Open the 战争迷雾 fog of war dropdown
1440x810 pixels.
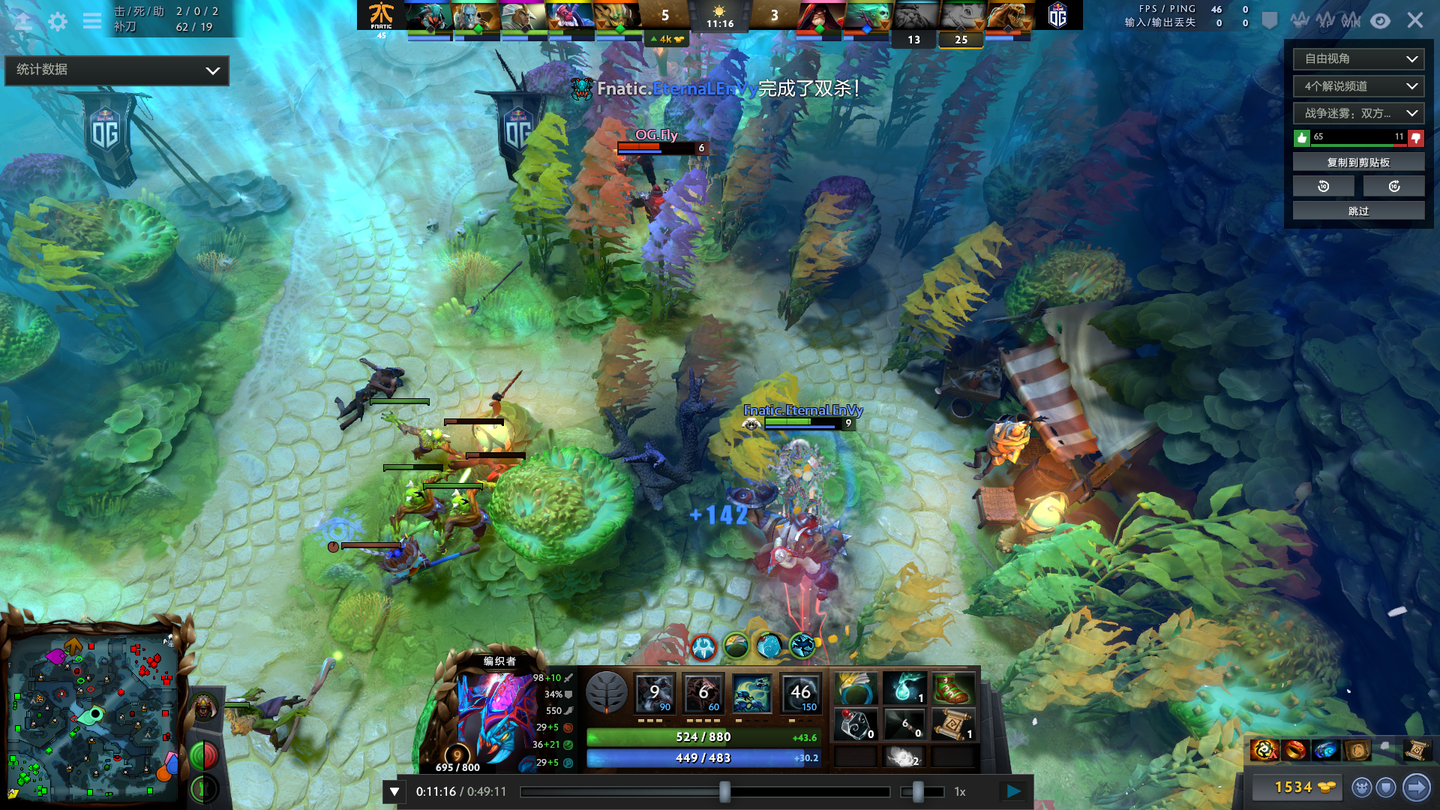point(1357,113)
